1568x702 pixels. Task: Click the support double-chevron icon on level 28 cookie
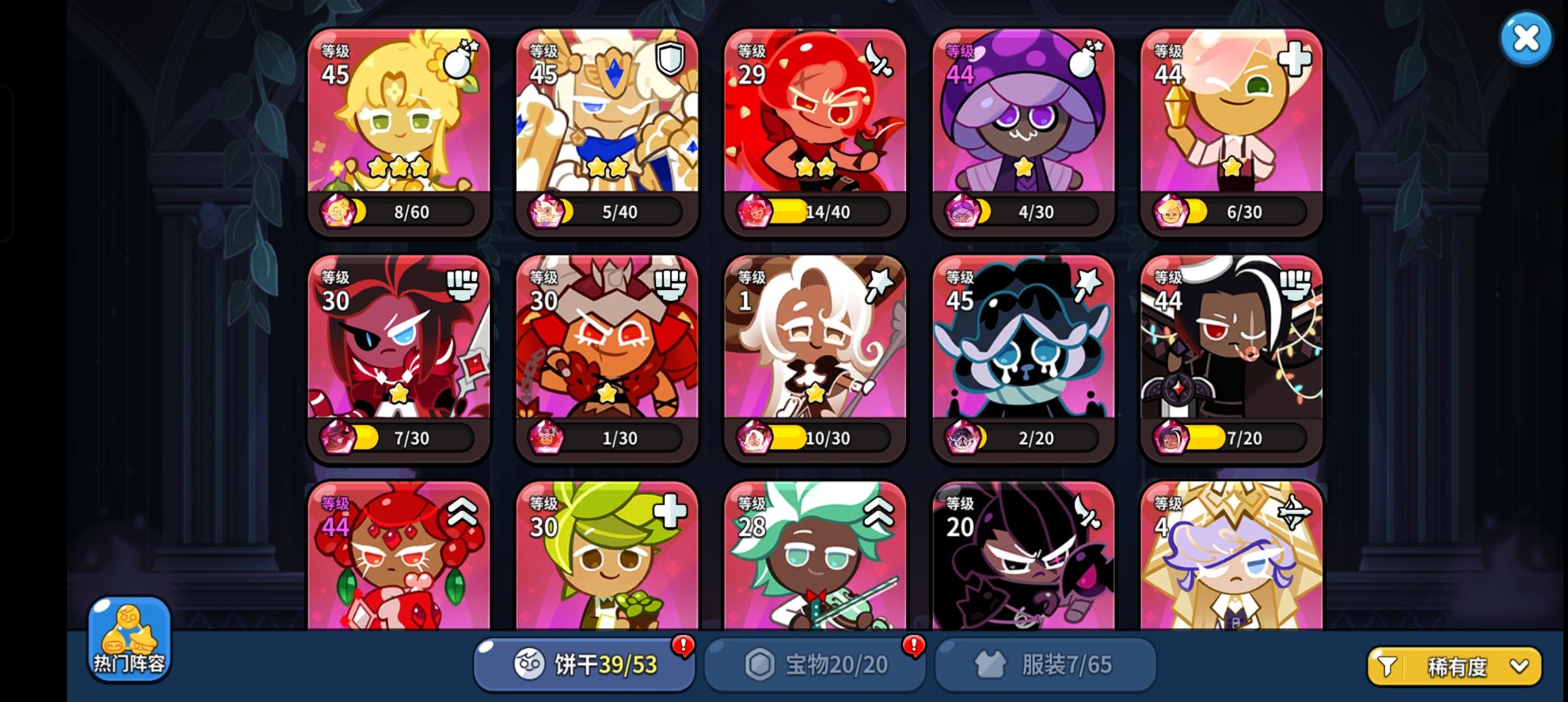(880, 513)
